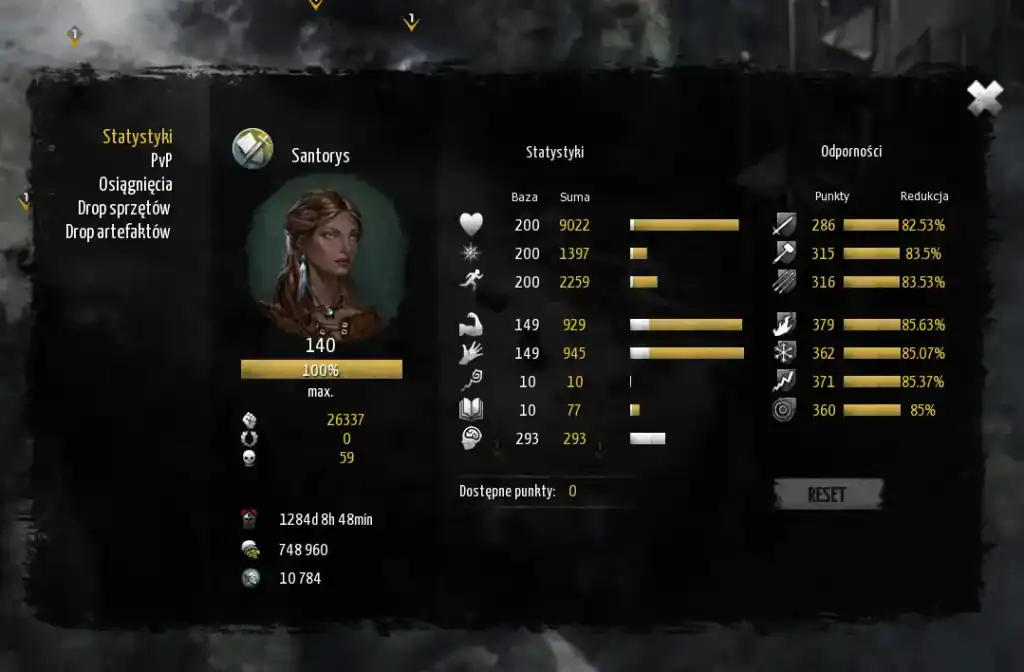Viewport: 1024px width, 672px height.
Task: Click the RESET button
Action: click(827, 494)
